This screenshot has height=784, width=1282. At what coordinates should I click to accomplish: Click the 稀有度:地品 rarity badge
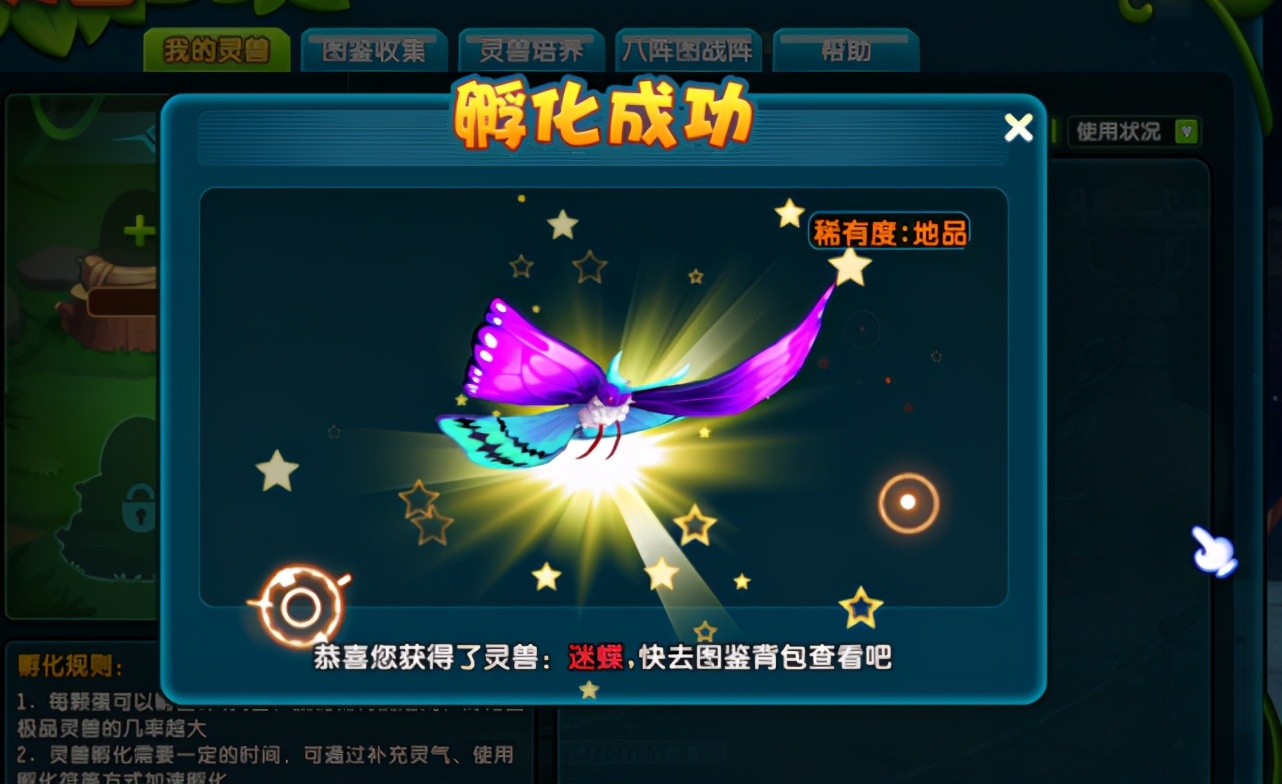[888, 233]
